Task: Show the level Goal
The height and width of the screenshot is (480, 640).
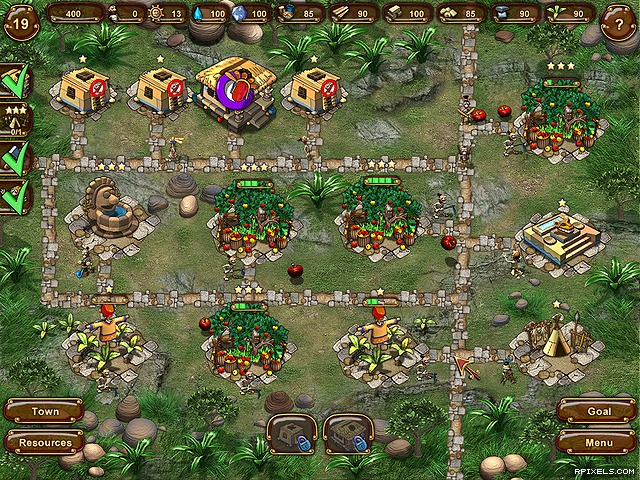Action: 595,411
